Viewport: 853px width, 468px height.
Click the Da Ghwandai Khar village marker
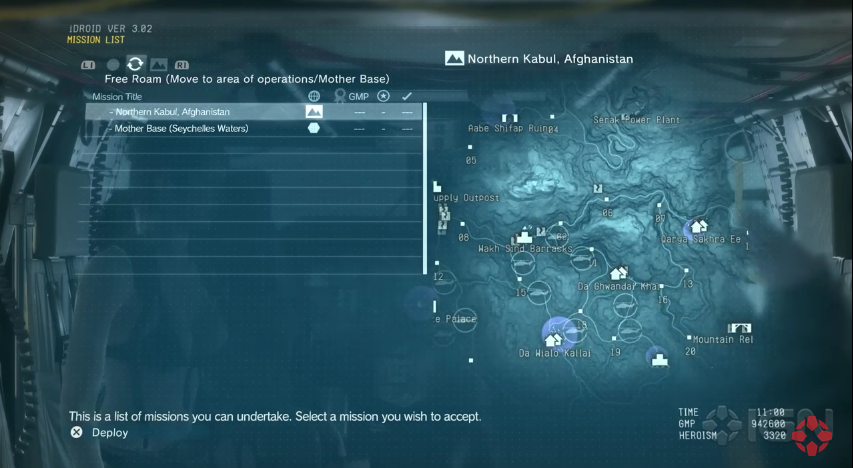(618, 273)
